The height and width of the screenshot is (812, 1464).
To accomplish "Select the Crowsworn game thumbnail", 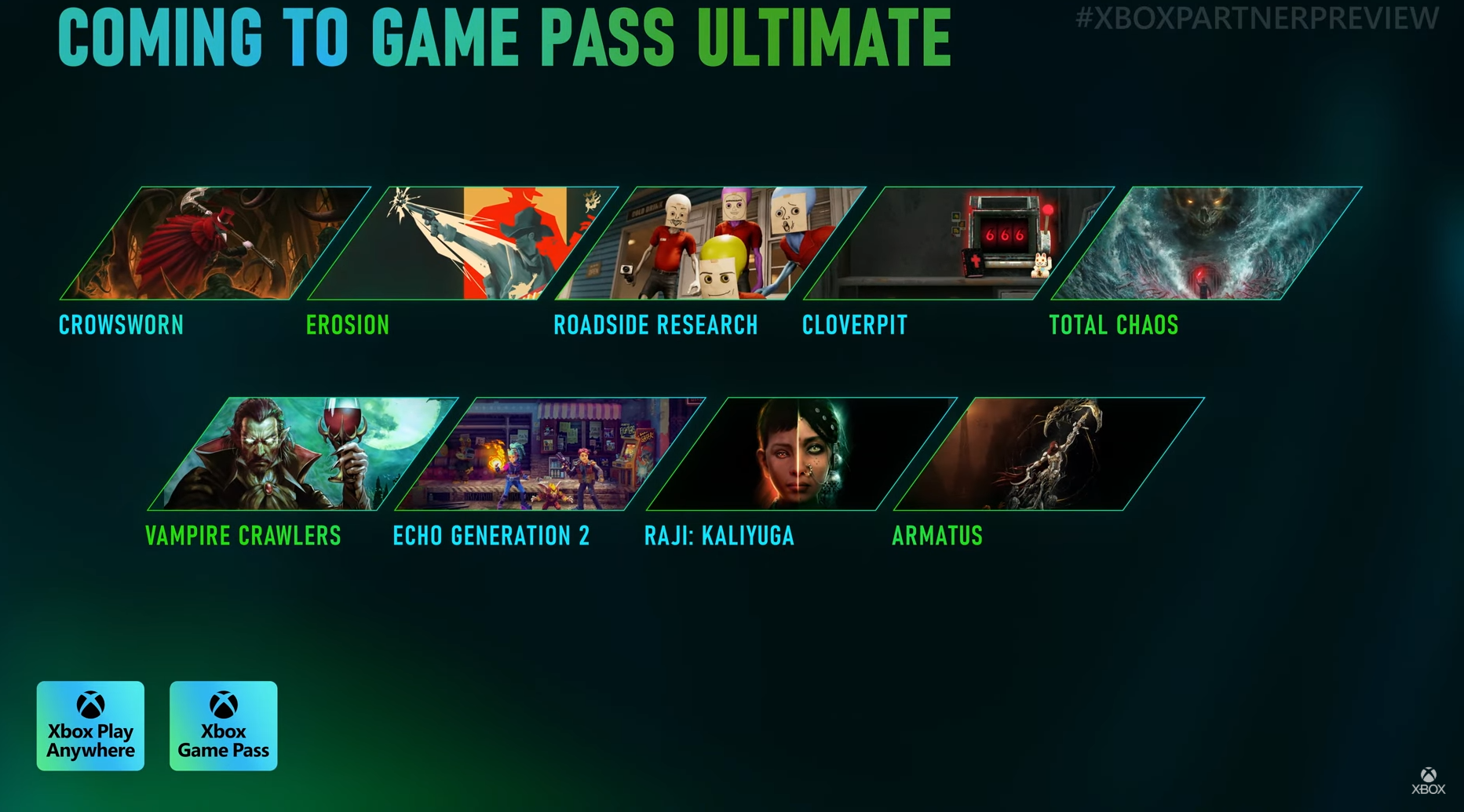I will pos(215,243).
